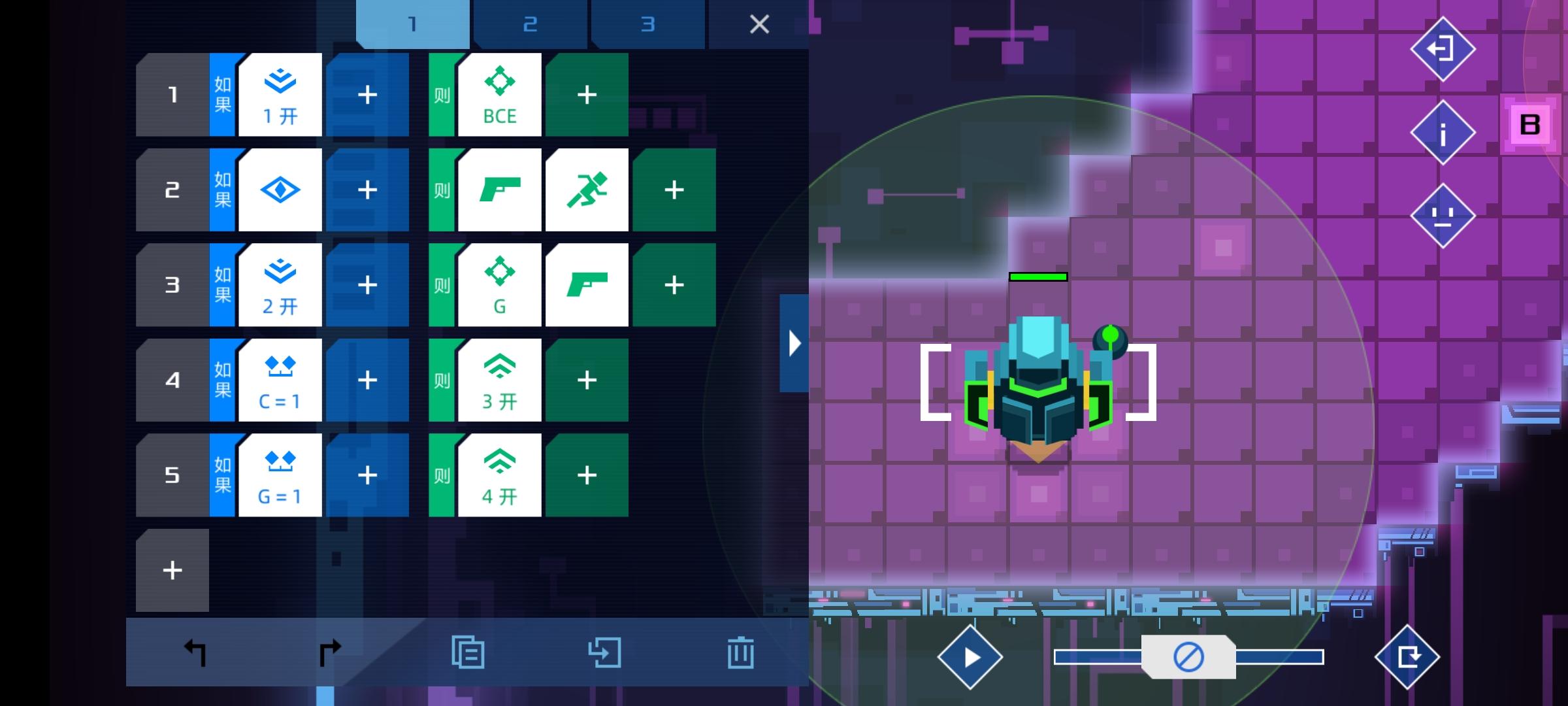
Task: Switch to program tab 2
Action: [x=530, y=24]
